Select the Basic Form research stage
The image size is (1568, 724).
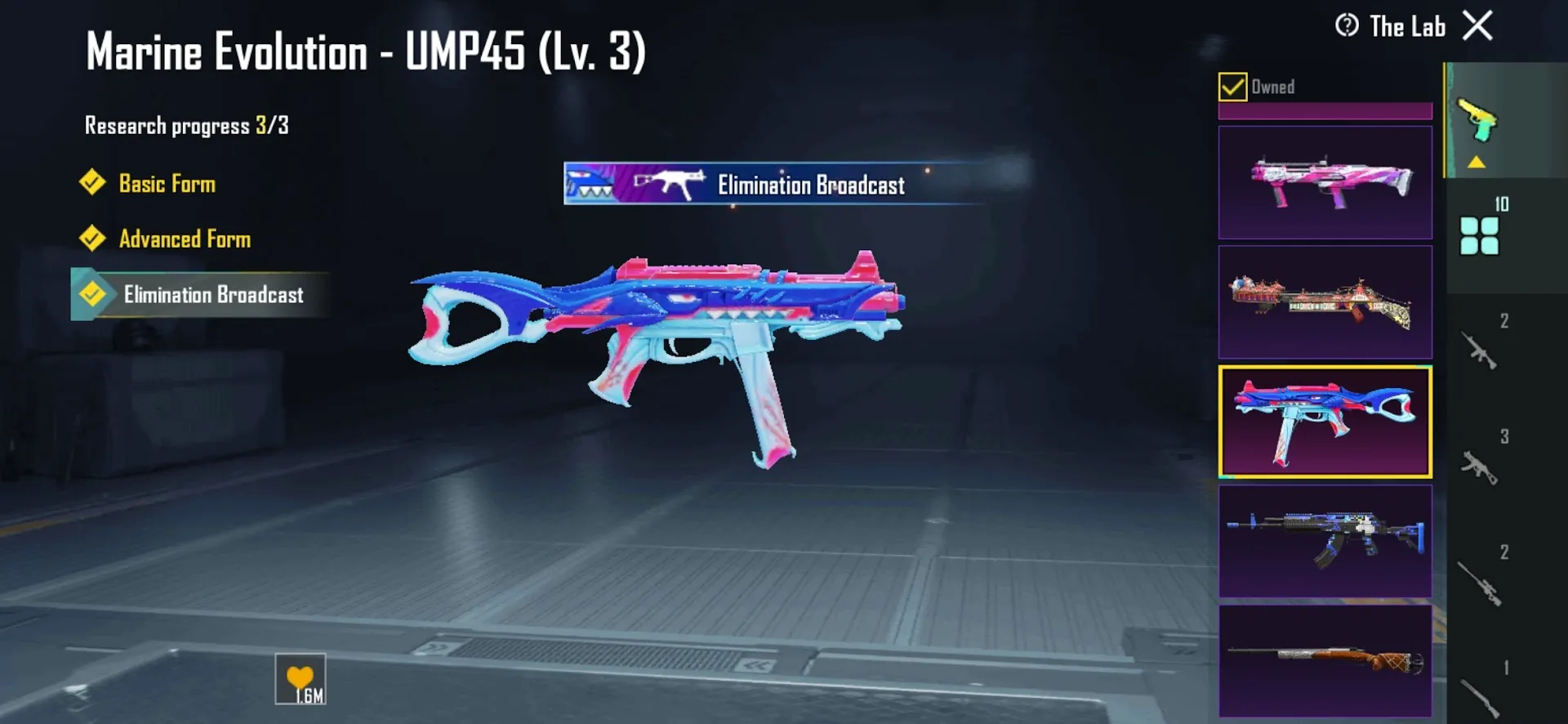(166, 184)
